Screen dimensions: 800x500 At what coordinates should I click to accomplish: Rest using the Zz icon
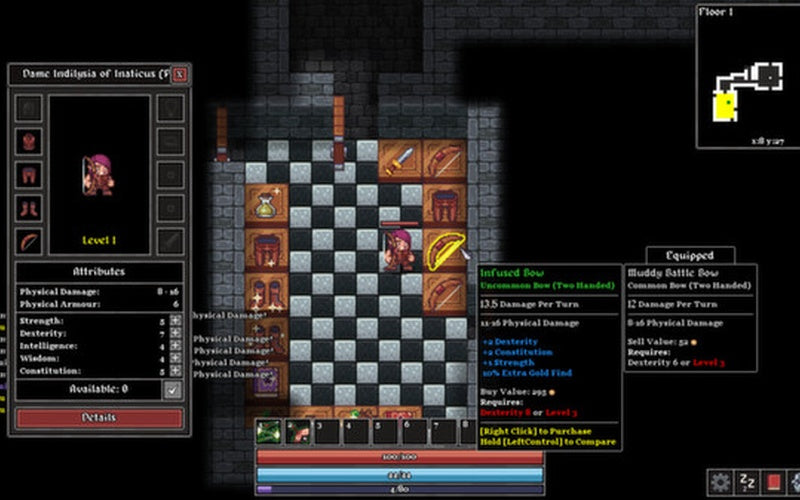746,483
